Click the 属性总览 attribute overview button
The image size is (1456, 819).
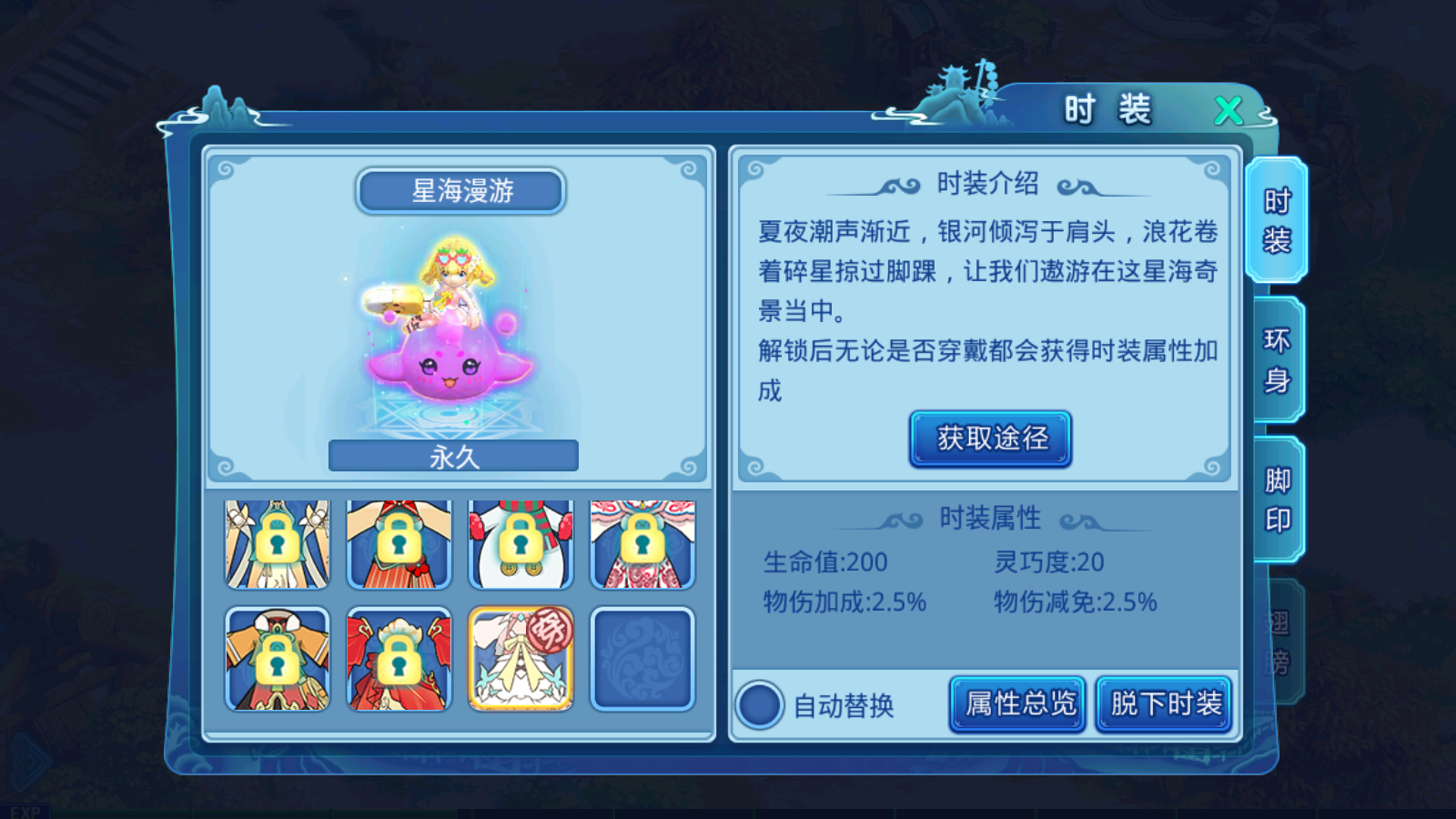coord(1016,703)
